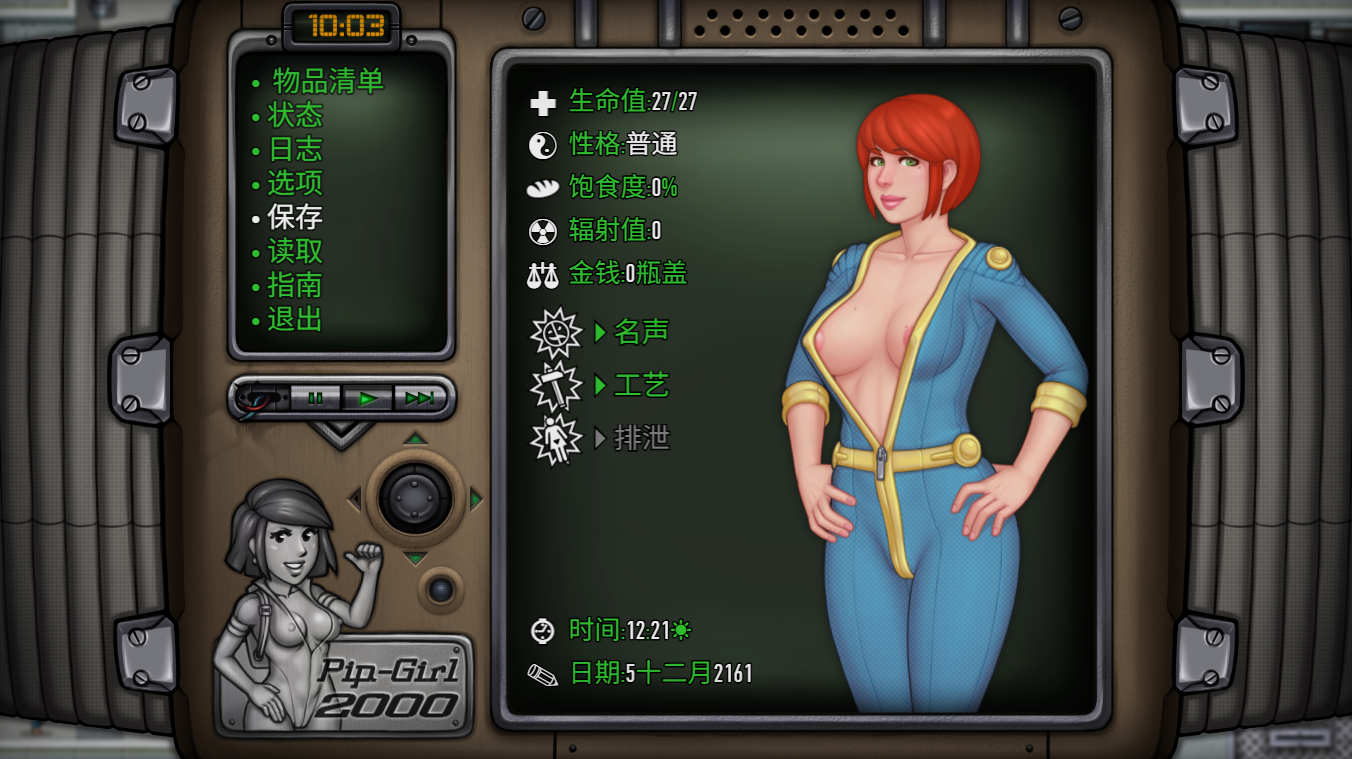This screenshot has height=759, width=1352.
Task: Choose 选项 options from menu
Action: (x=295, y=183)
